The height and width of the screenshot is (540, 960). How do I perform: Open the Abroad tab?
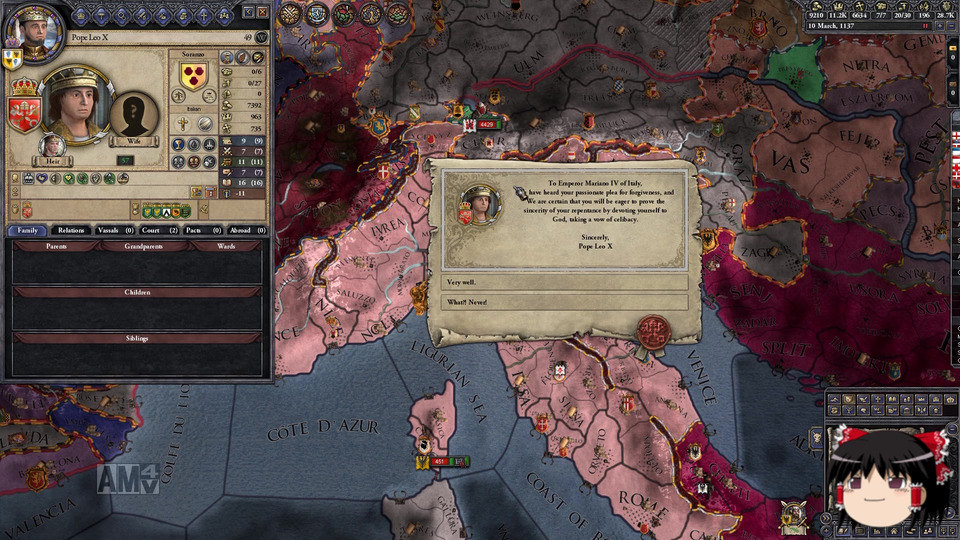(x=246, y=230)
